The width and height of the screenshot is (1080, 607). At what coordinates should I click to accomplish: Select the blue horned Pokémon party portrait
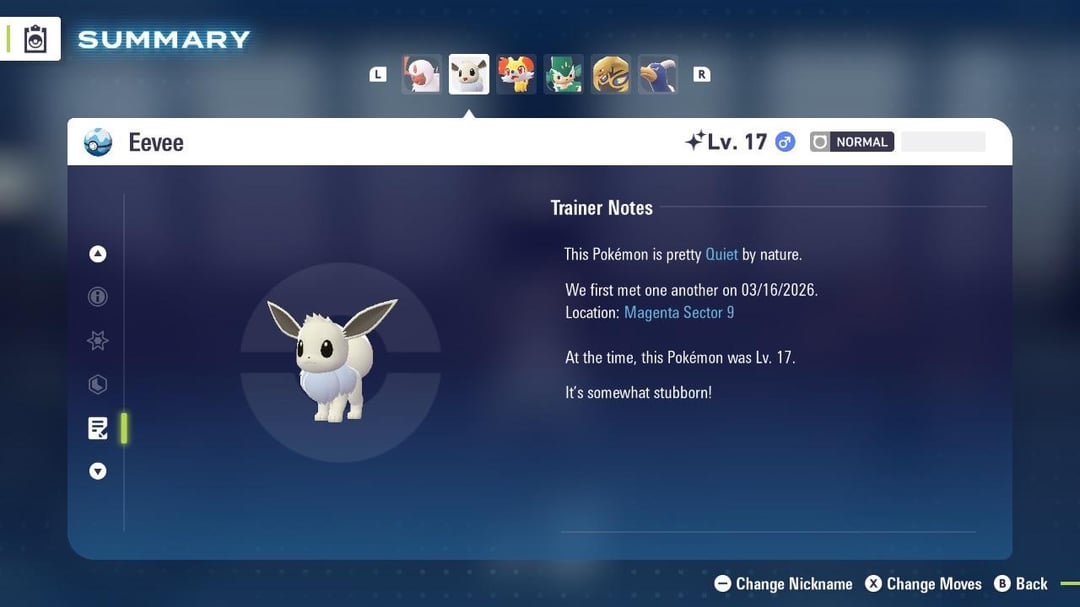click(x=658, y=74)
